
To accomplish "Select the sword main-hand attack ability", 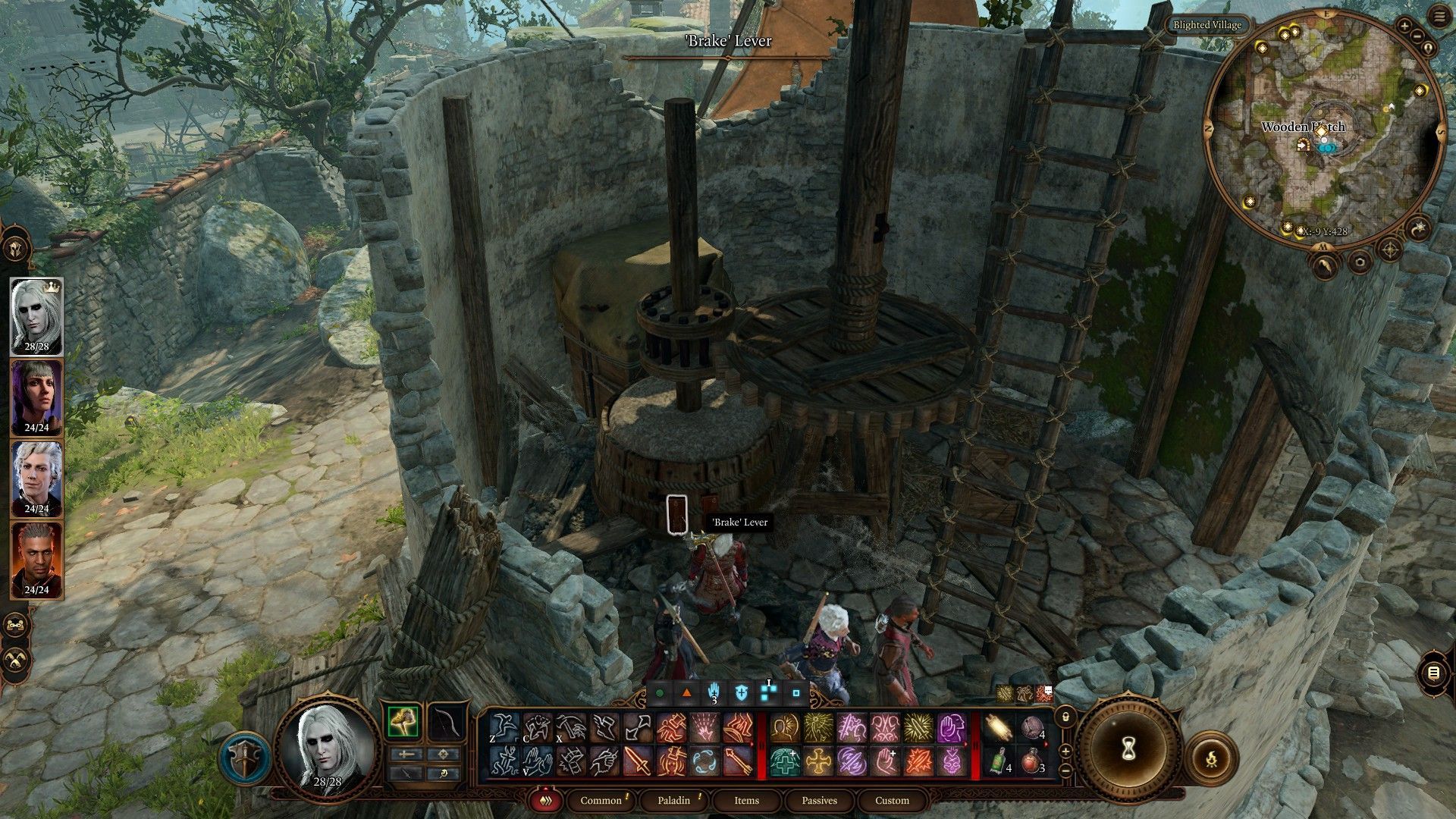I will pyautogui.click(x=638, y=761).
